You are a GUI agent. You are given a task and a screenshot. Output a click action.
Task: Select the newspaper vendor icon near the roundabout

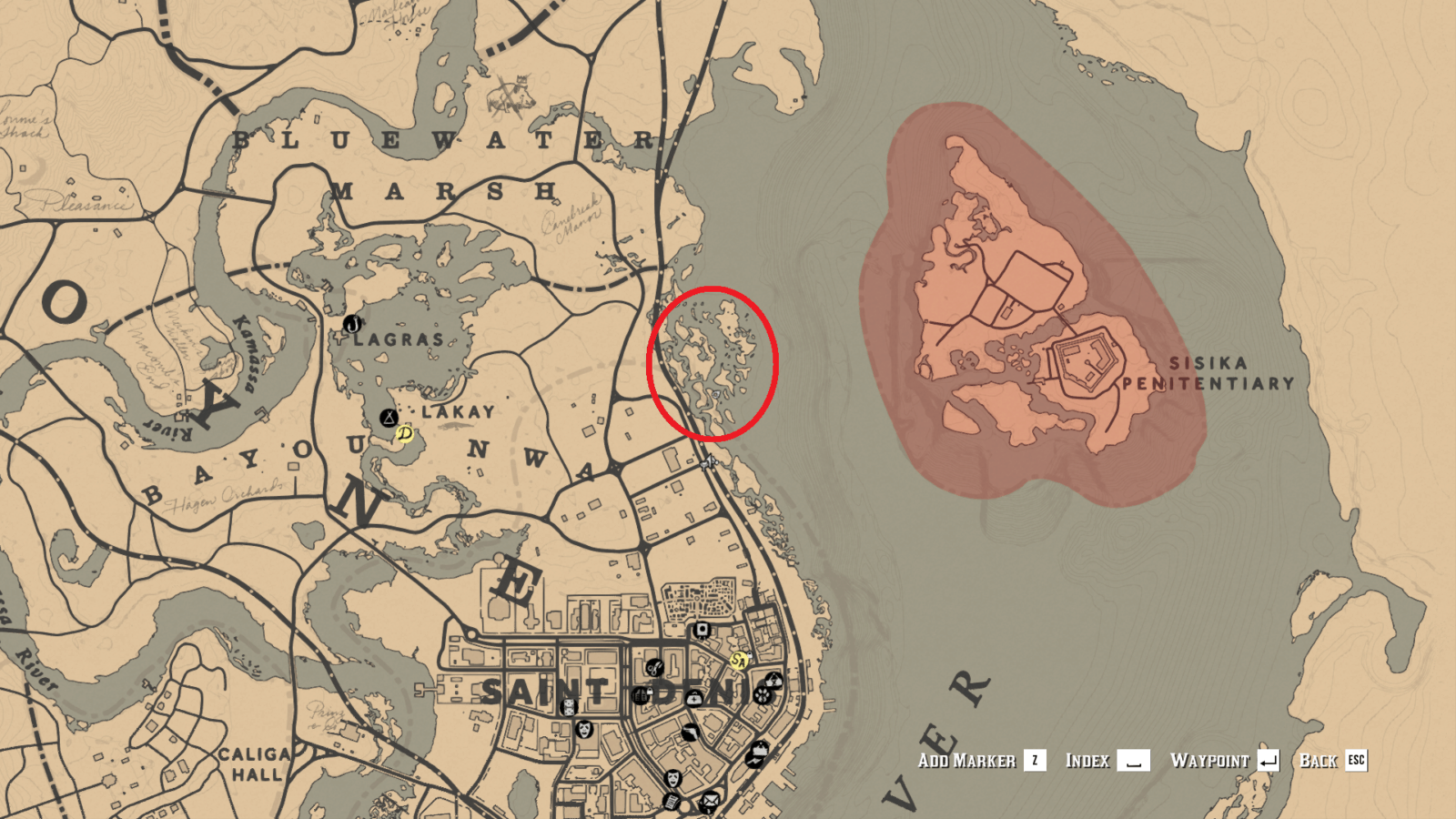coord(672,802)
